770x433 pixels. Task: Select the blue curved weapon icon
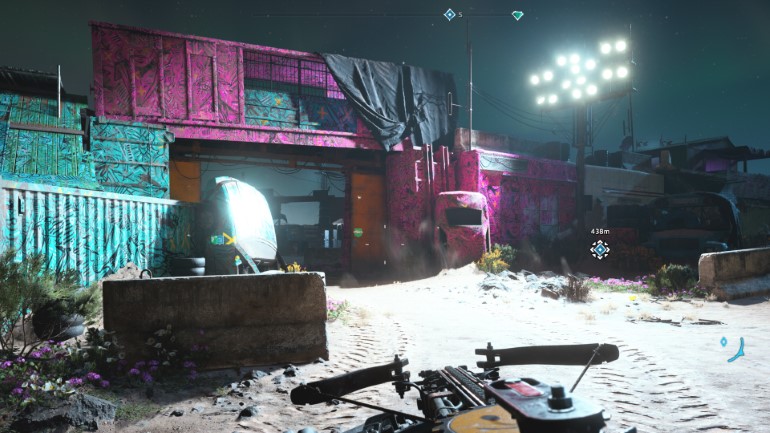pos(737,349)
